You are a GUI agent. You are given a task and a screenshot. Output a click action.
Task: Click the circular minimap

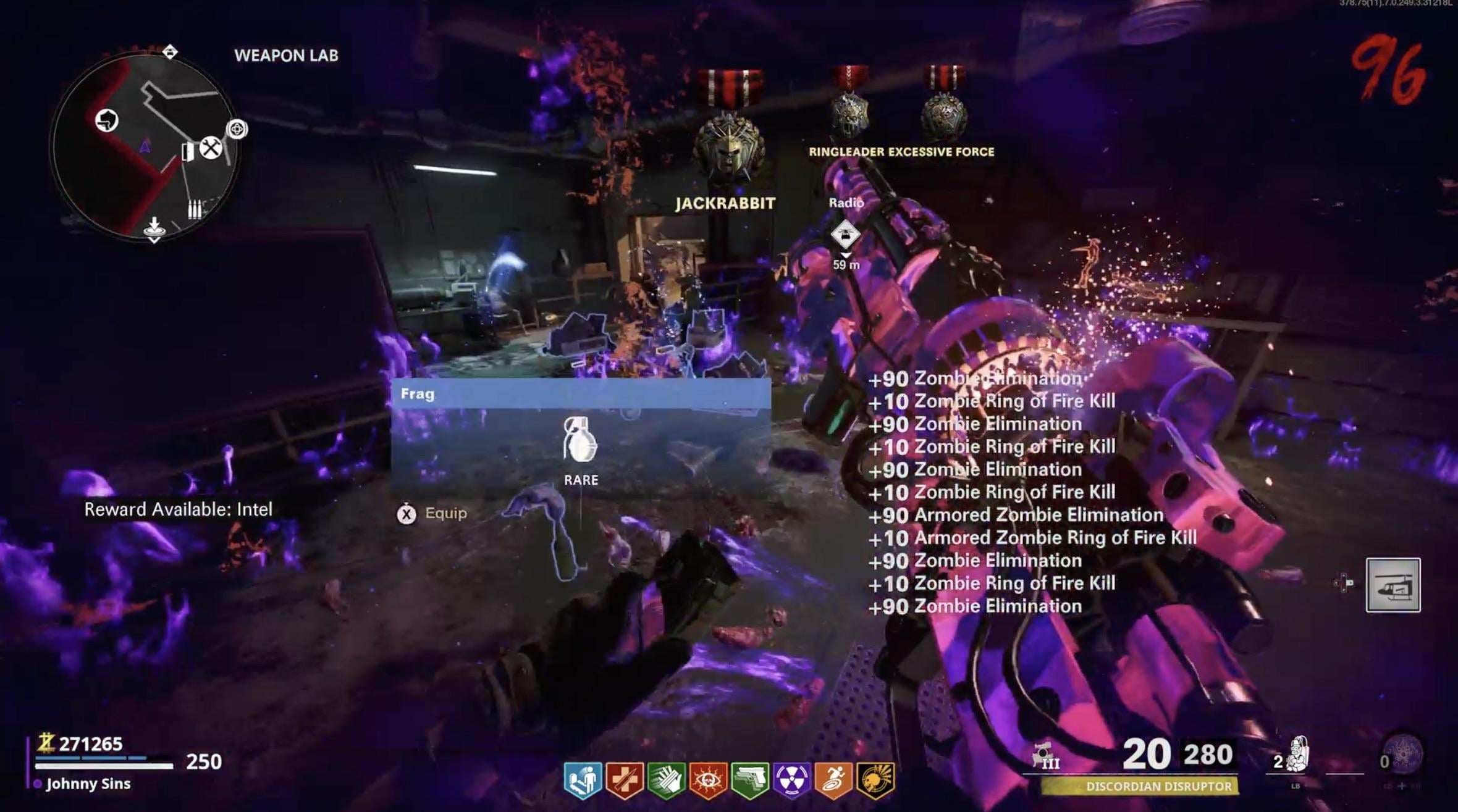[x=145, y=146]
